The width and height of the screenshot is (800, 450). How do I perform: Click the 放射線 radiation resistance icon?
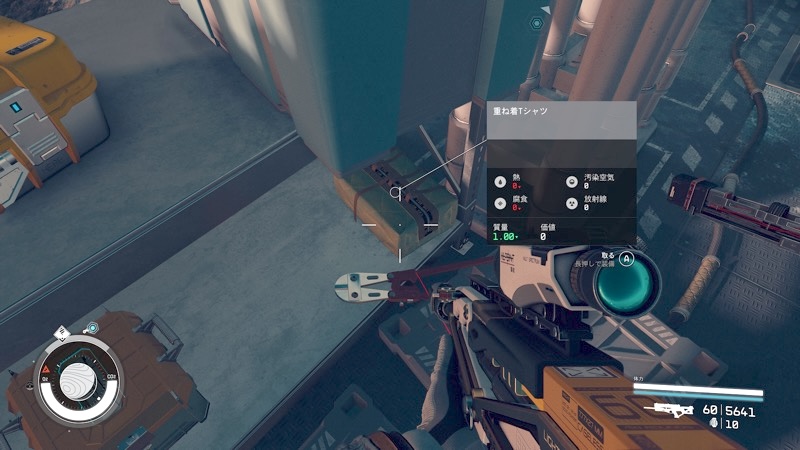[x=572, y=202]
